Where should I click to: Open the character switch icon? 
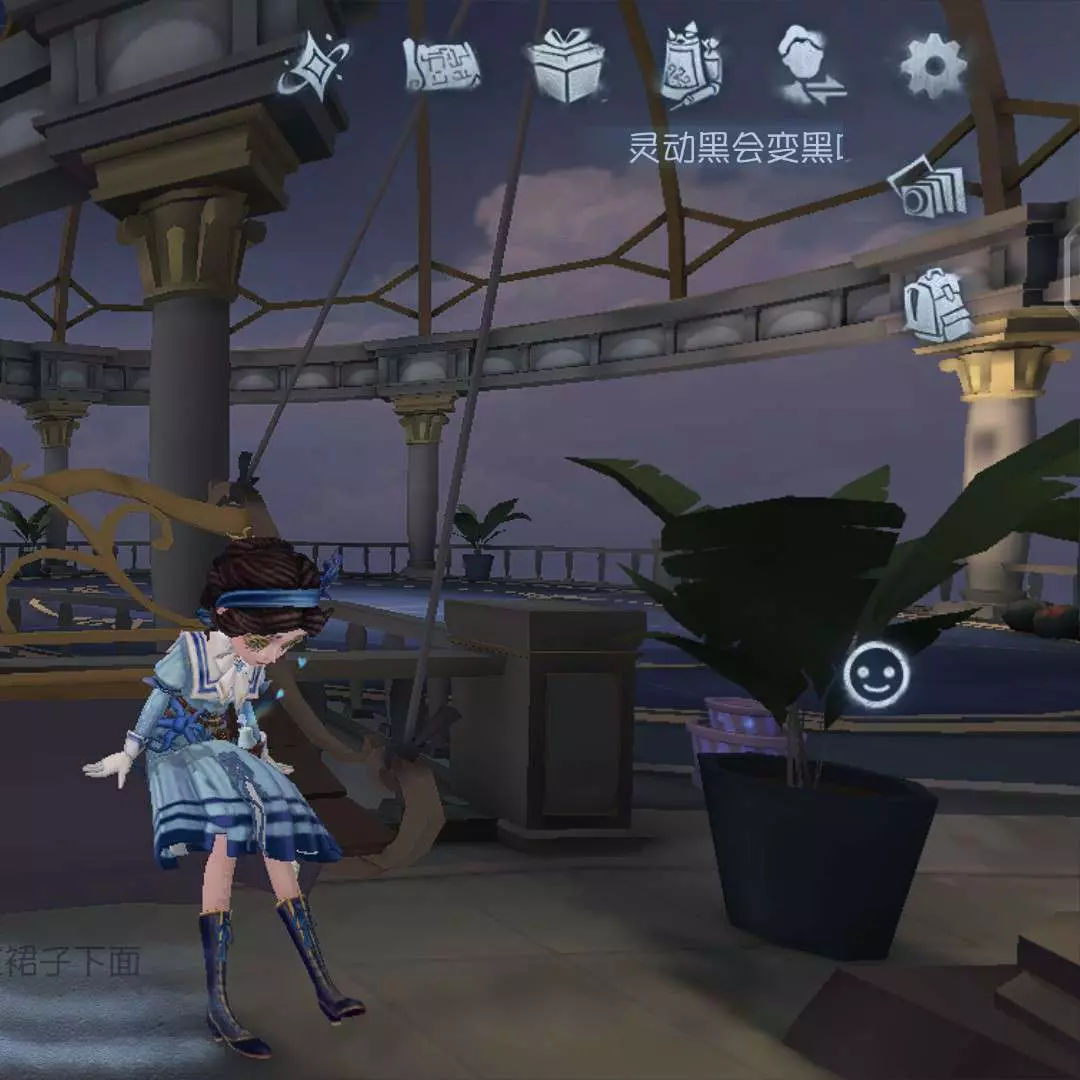812,66
